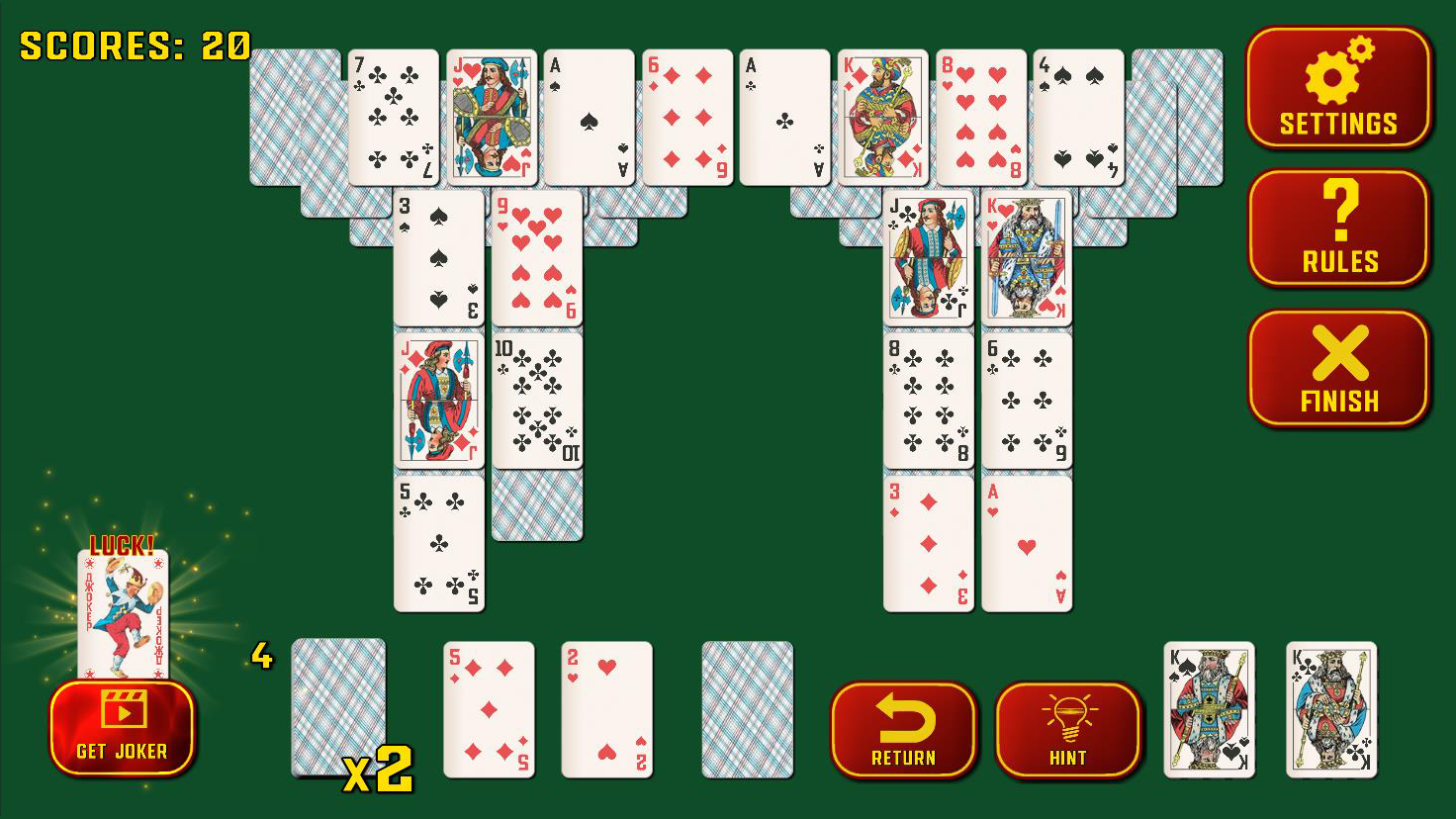Tap the undo arrow on Return button
The image size is (1456, 819).
click(903, 716)
